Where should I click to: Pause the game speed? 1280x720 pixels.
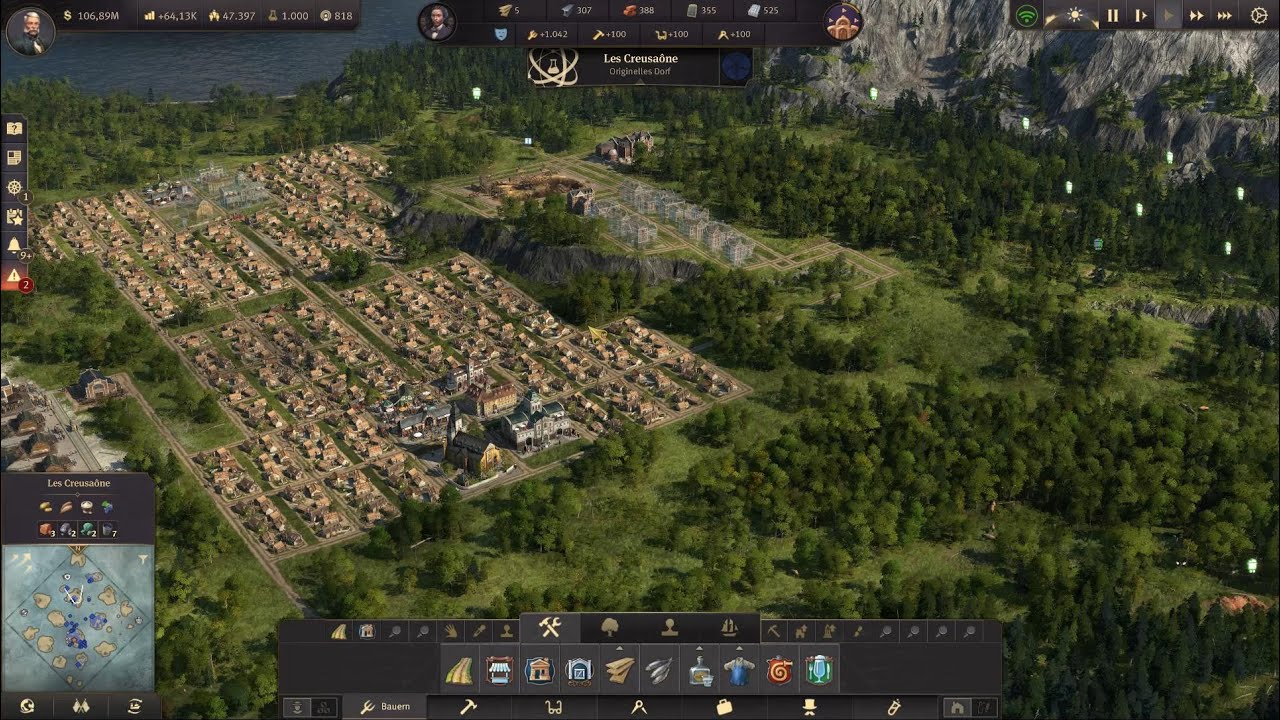[x=1112, y=16]
